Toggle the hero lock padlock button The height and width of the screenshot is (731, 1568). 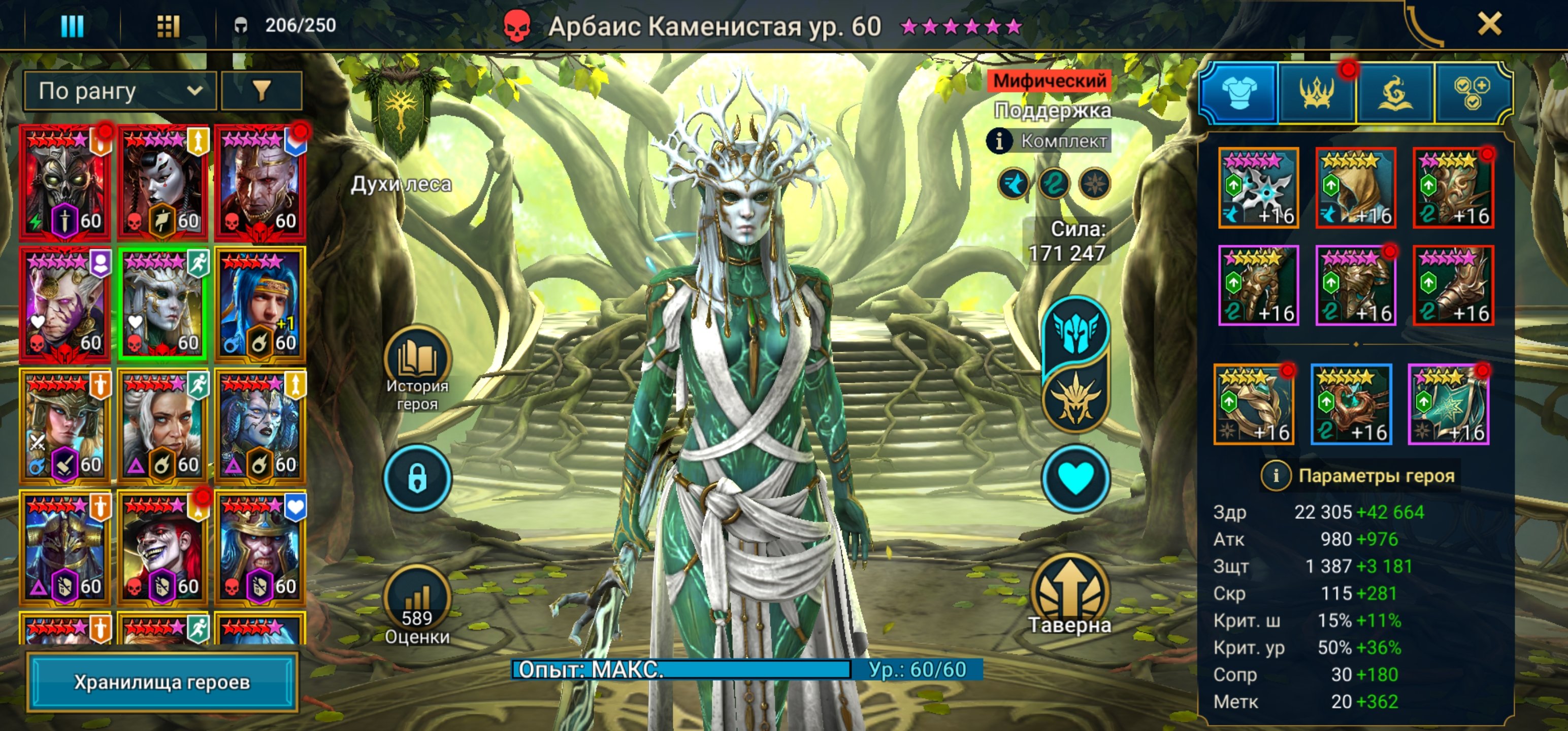click(x=417, y=478)
